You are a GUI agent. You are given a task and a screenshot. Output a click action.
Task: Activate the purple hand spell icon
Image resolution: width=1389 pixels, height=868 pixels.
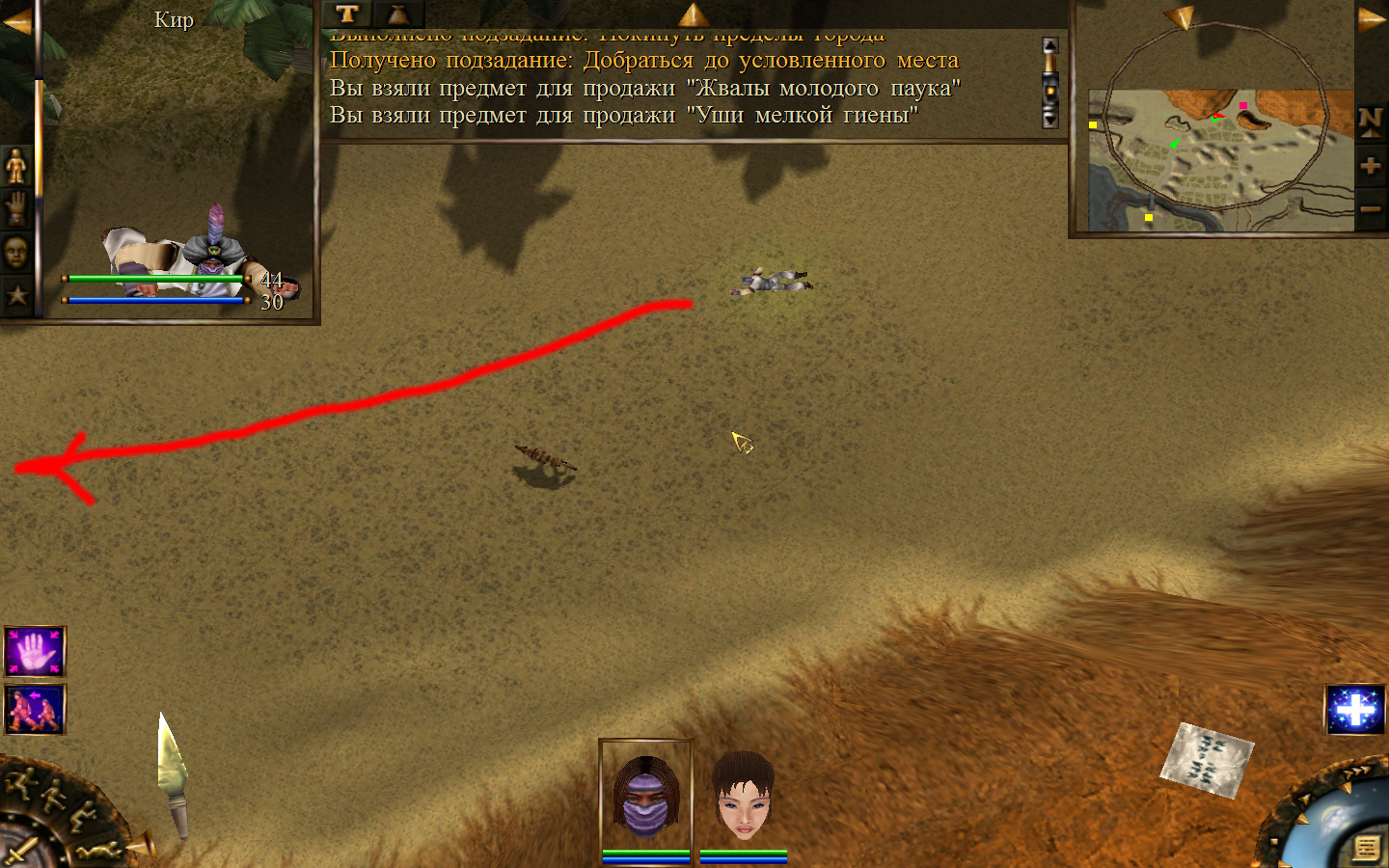pyautogui.click(x=35, y=652)
